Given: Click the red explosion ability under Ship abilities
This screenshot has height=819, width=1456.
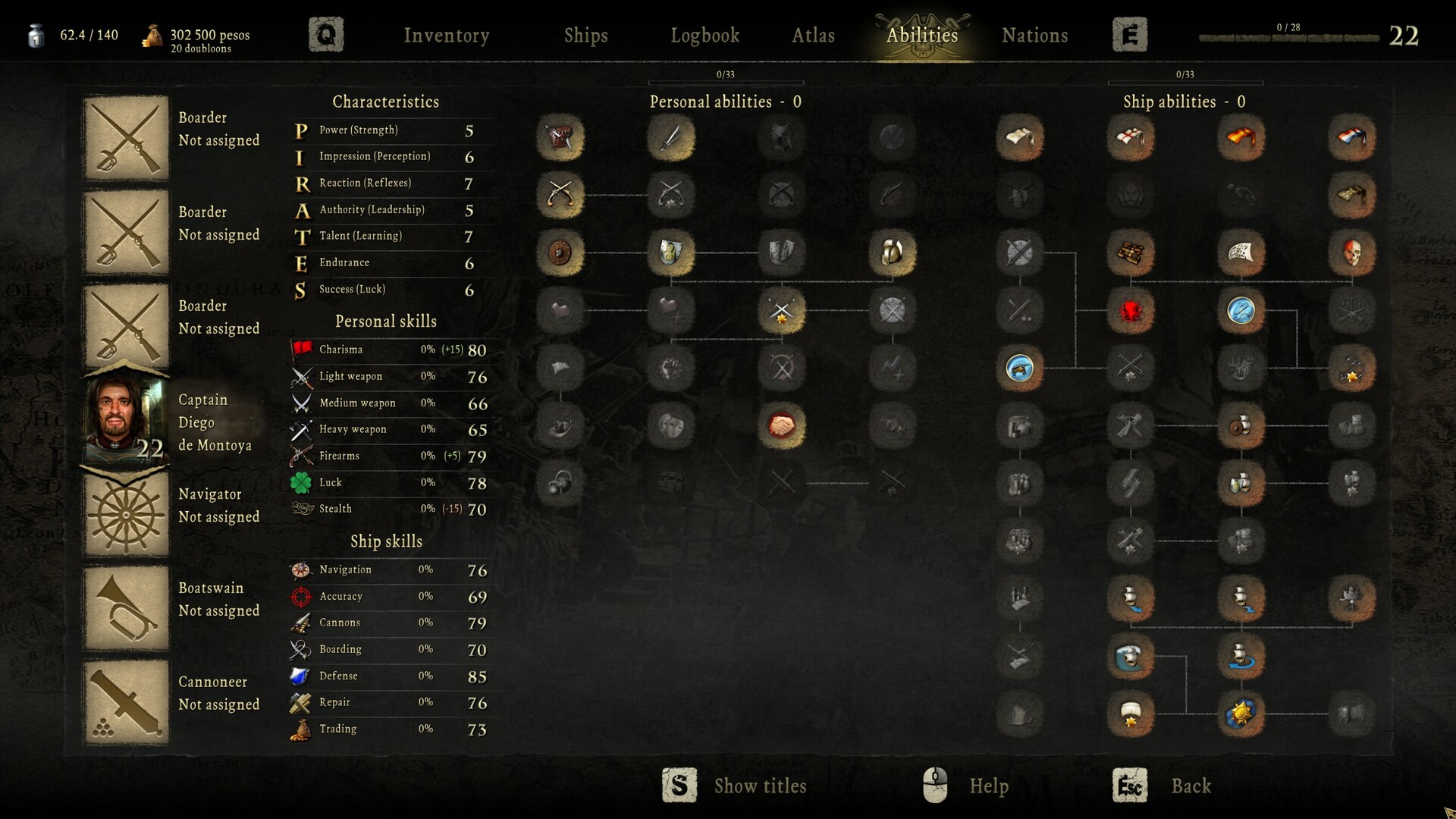Looking at the screenshot, I should tap(1130, 311).
